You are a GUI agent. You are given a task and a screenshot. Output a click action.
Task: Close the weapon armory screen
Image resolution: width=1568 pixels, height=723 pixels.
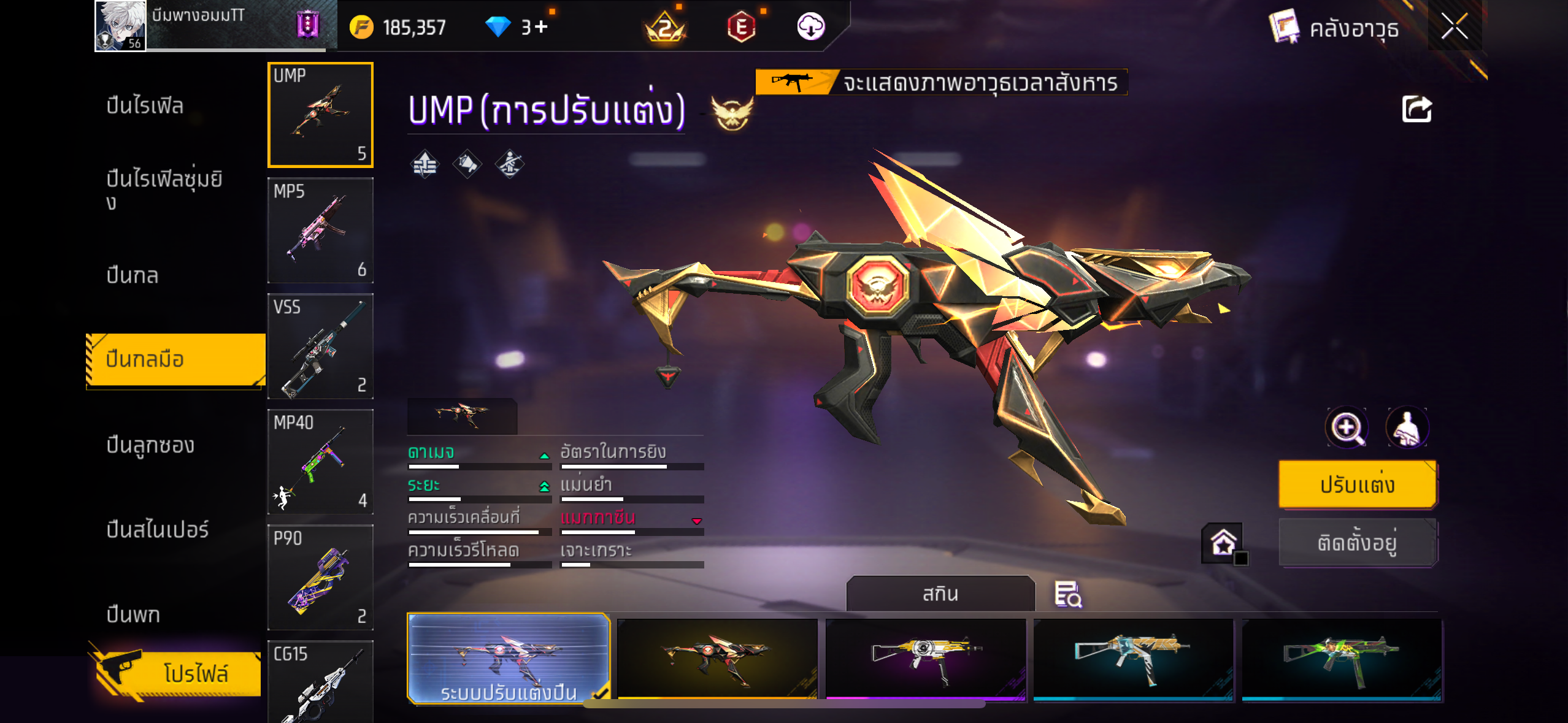pos(1454,26)
